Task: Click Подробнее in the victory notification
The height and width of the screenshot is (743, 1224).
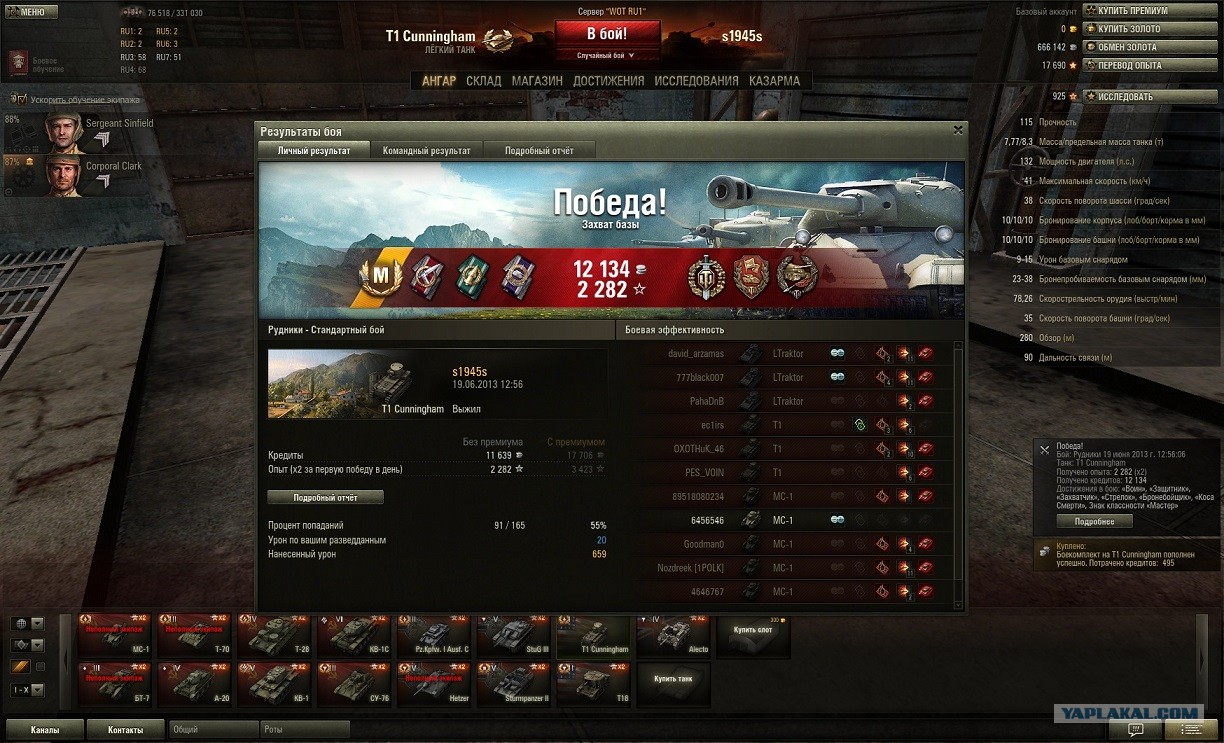Action: [1094, 521]
